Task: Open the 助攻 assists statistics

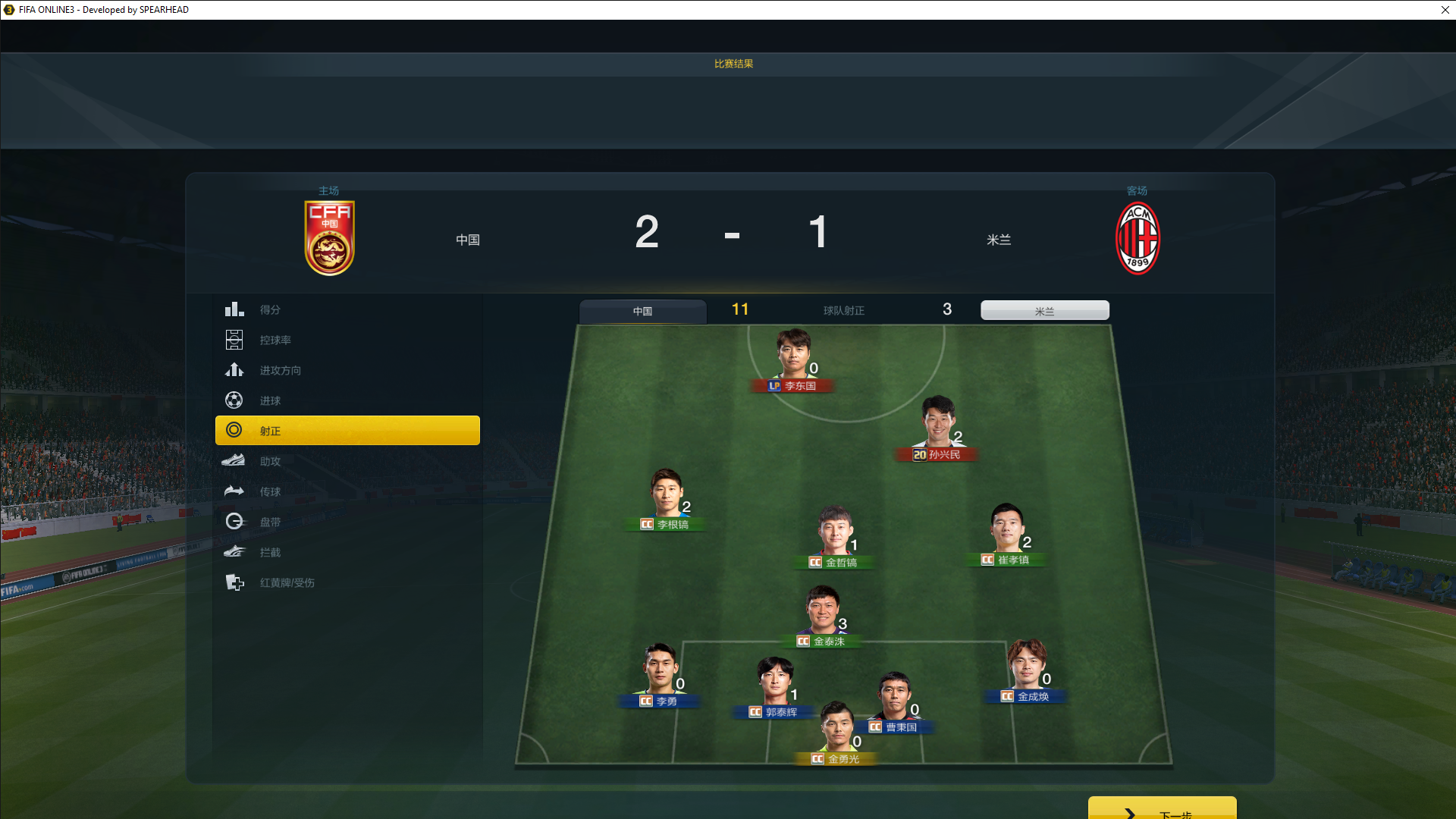Action: click(270, 461)
